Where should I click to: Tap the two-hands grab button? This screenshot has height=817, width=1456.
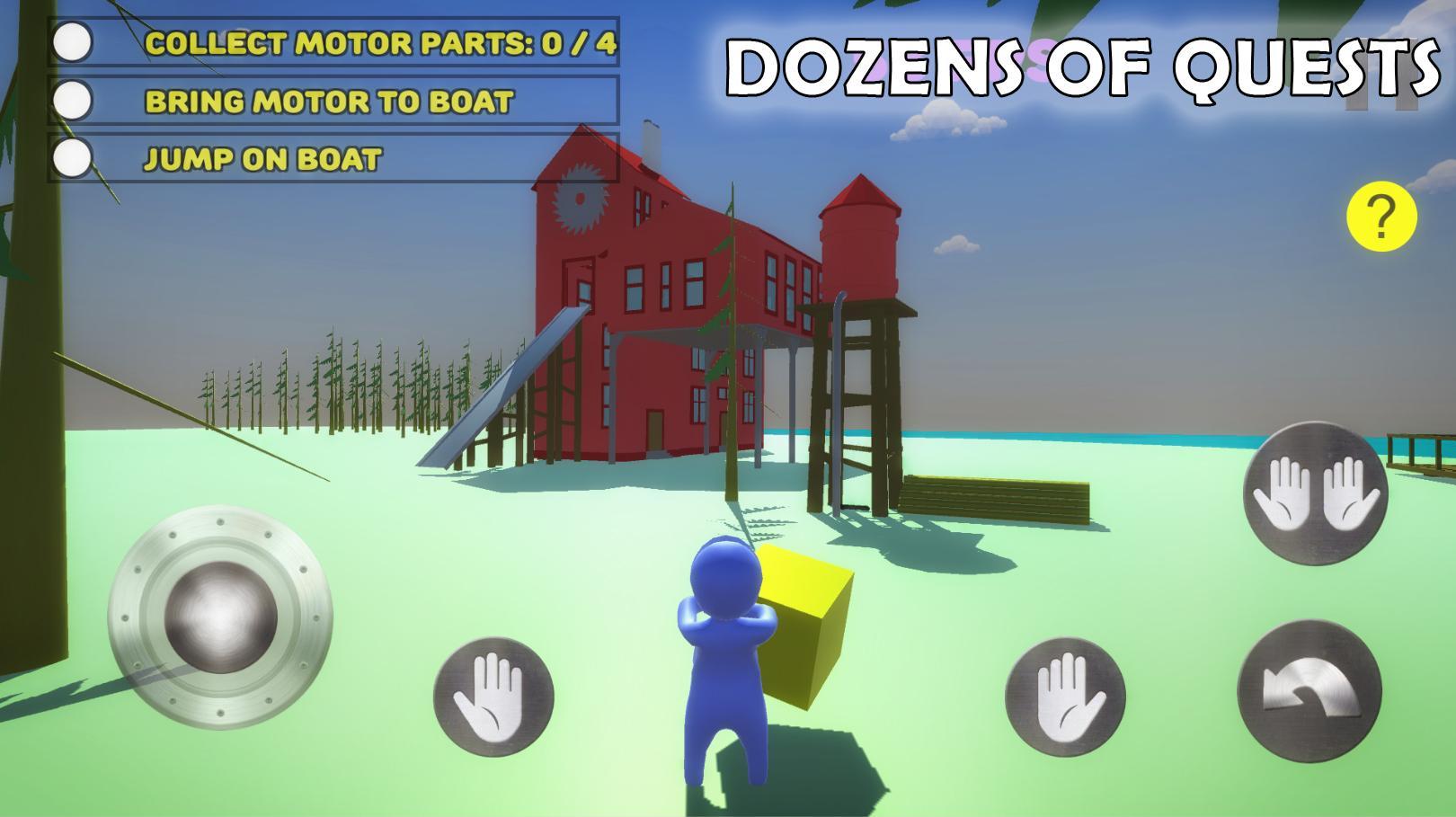[1315, 493]
